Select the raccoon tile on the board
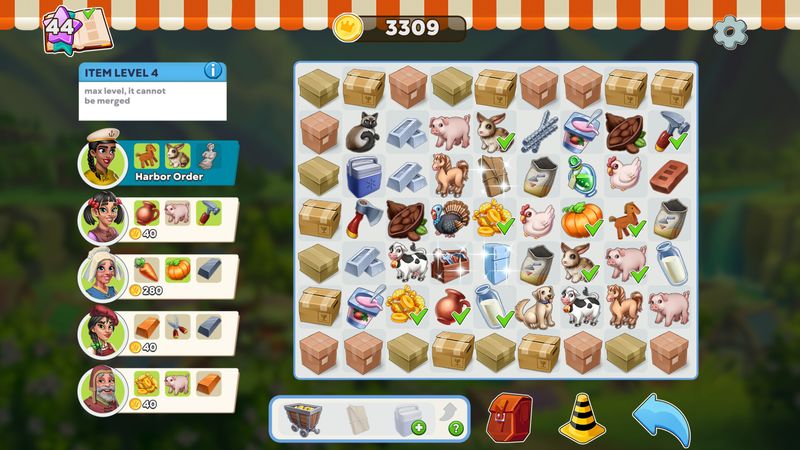 click(x=363, y=132)
